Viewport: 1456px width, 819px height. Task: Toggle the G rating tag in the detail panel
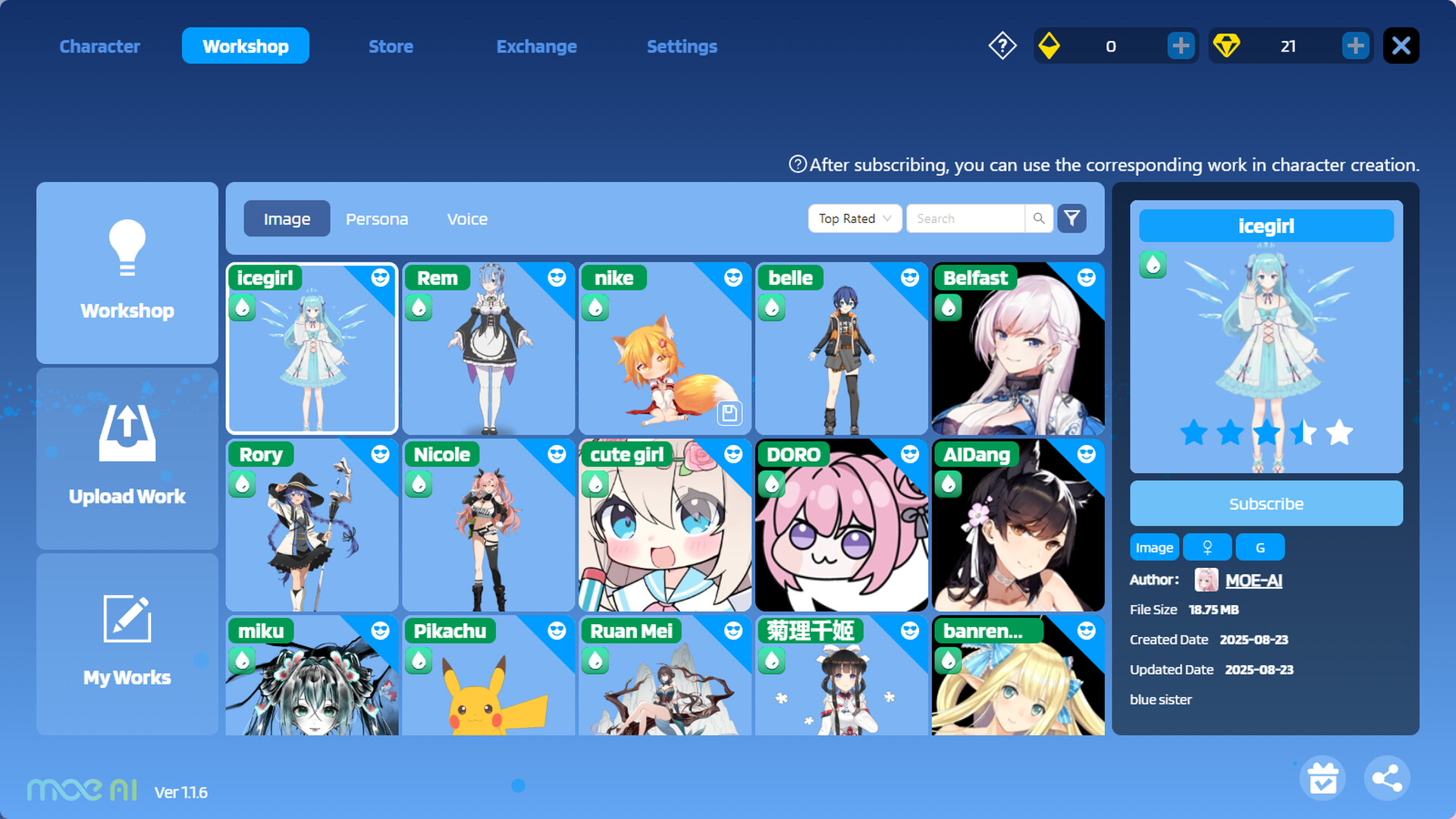(x=1260, y=547)
